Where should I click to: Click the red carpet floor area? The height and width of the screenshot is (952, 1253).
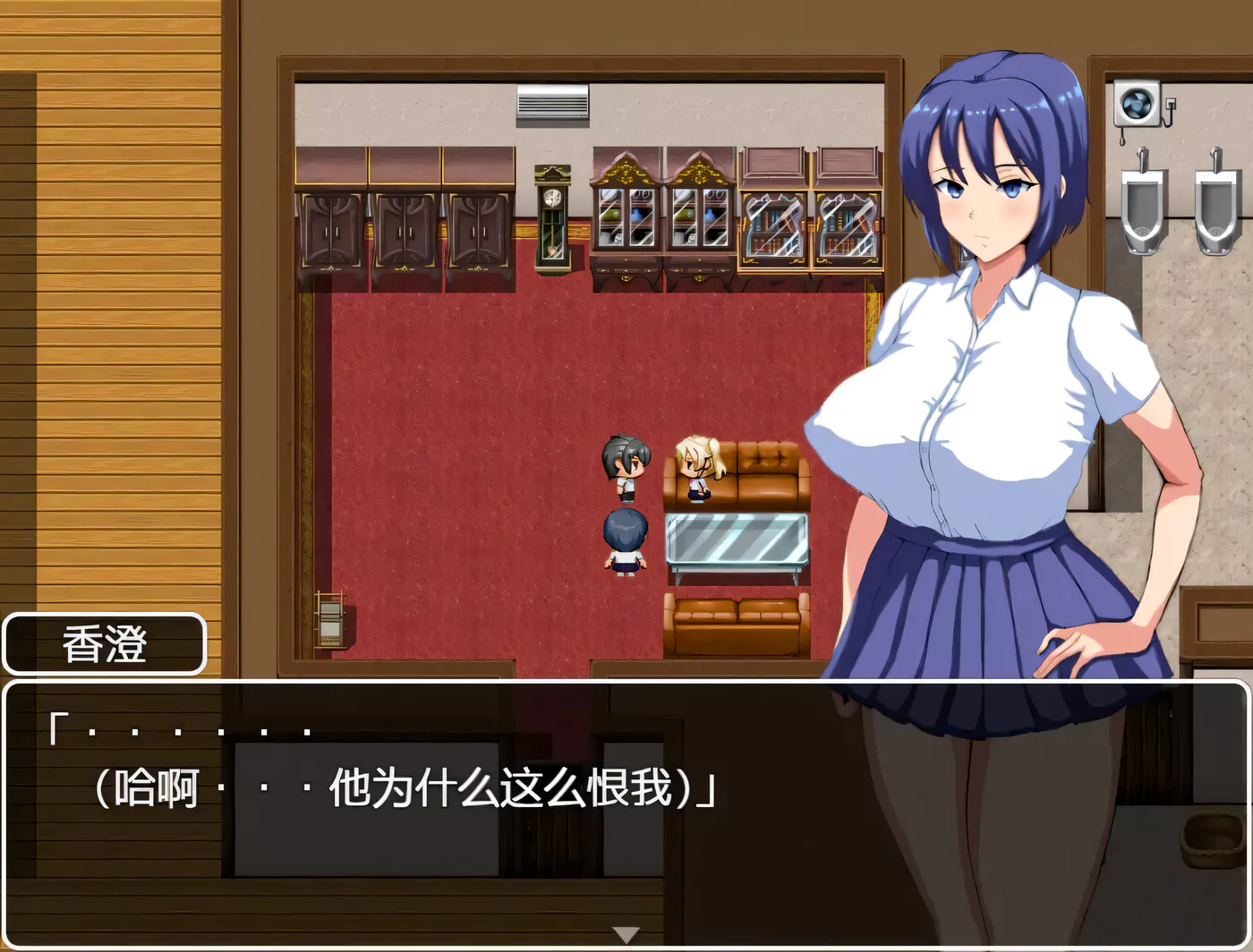465,403
